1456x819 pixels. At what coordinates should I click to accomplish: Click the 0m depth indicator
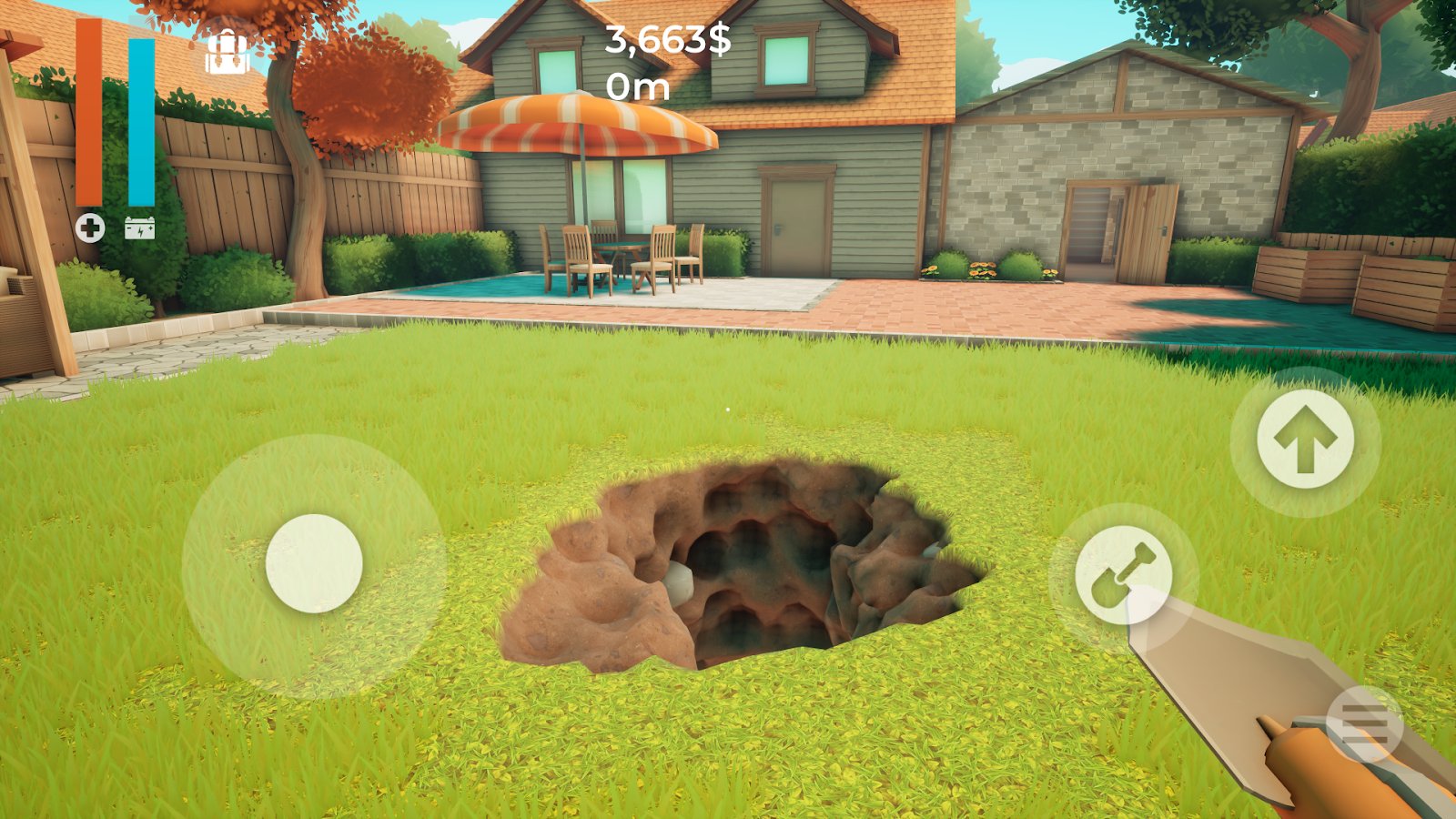(639, 87)
